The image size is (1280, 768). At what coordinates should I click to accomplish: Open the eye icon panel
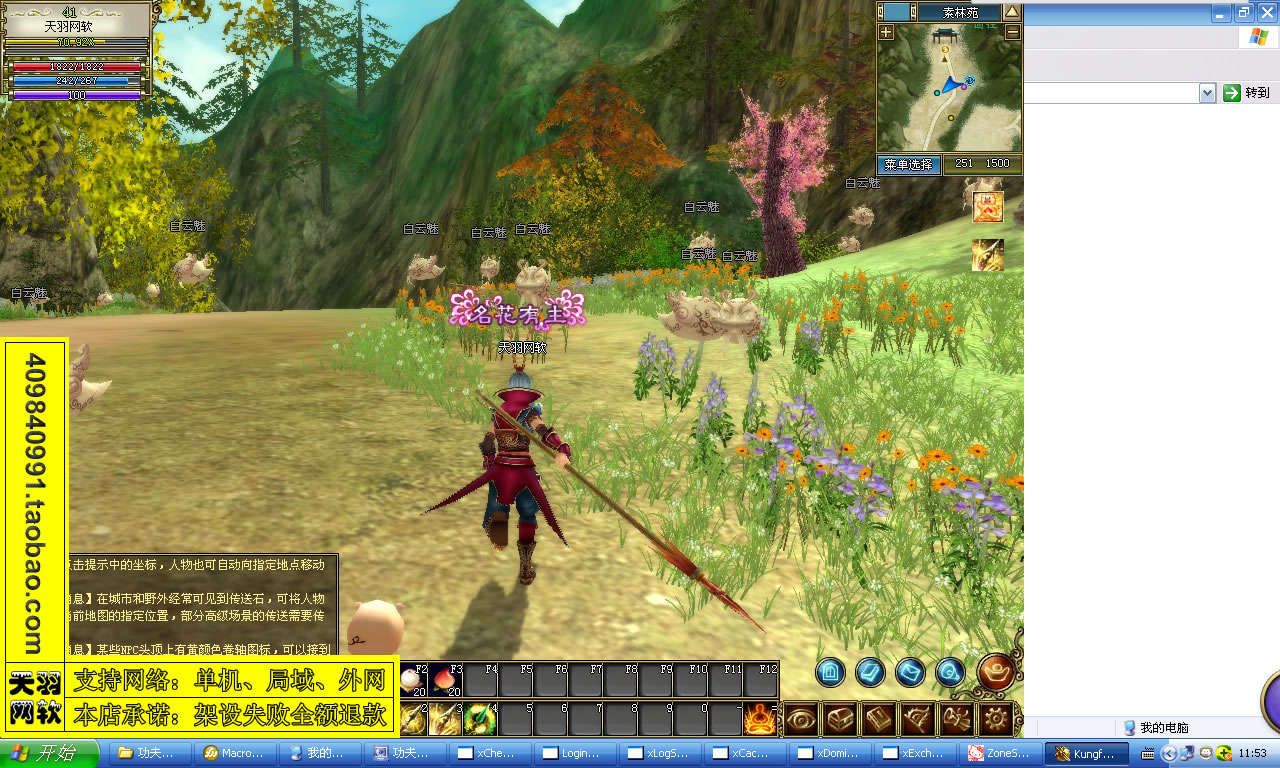(x=802, y=718)
